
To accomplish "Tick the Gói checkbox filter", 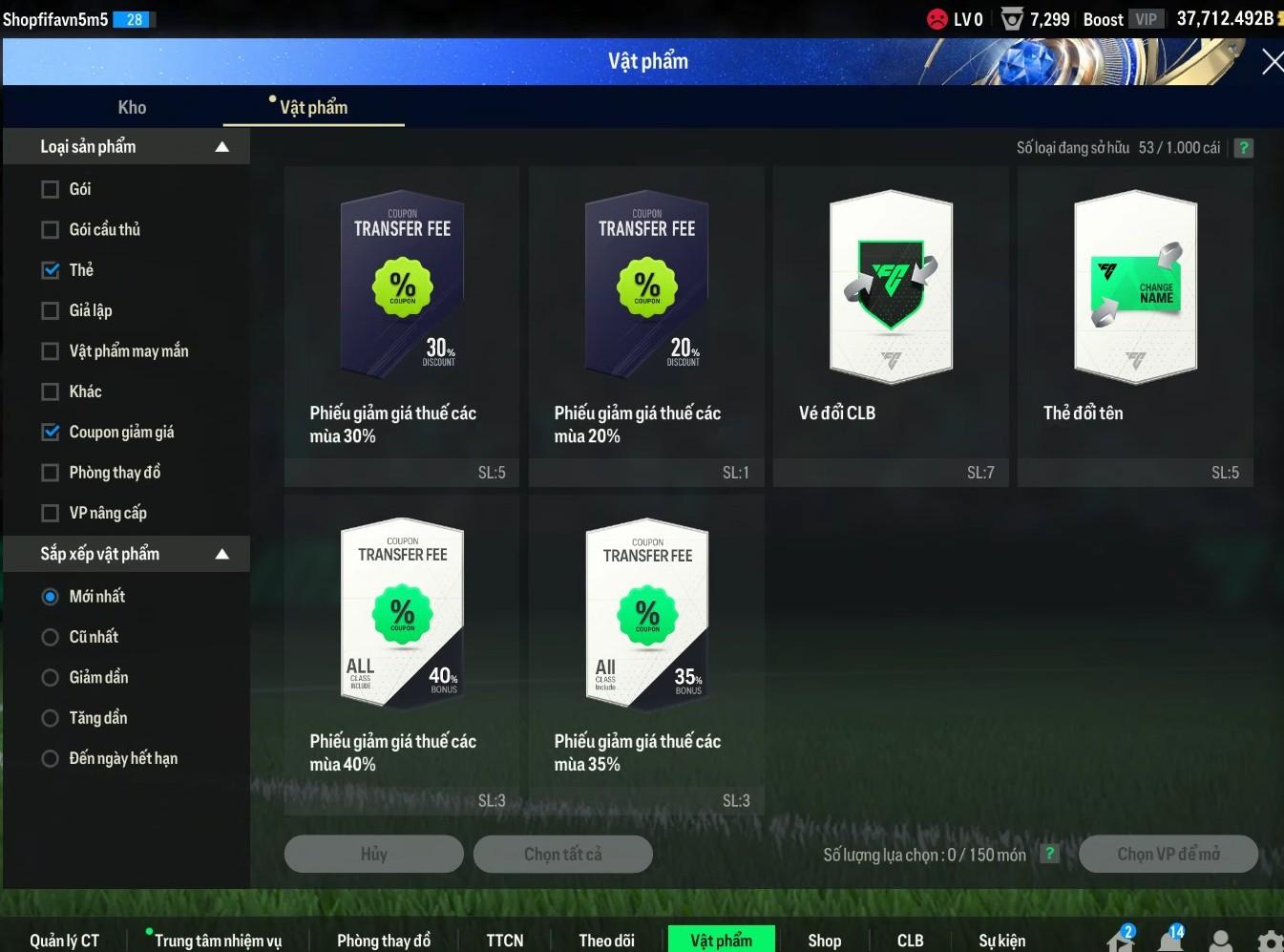I will 51,189.
